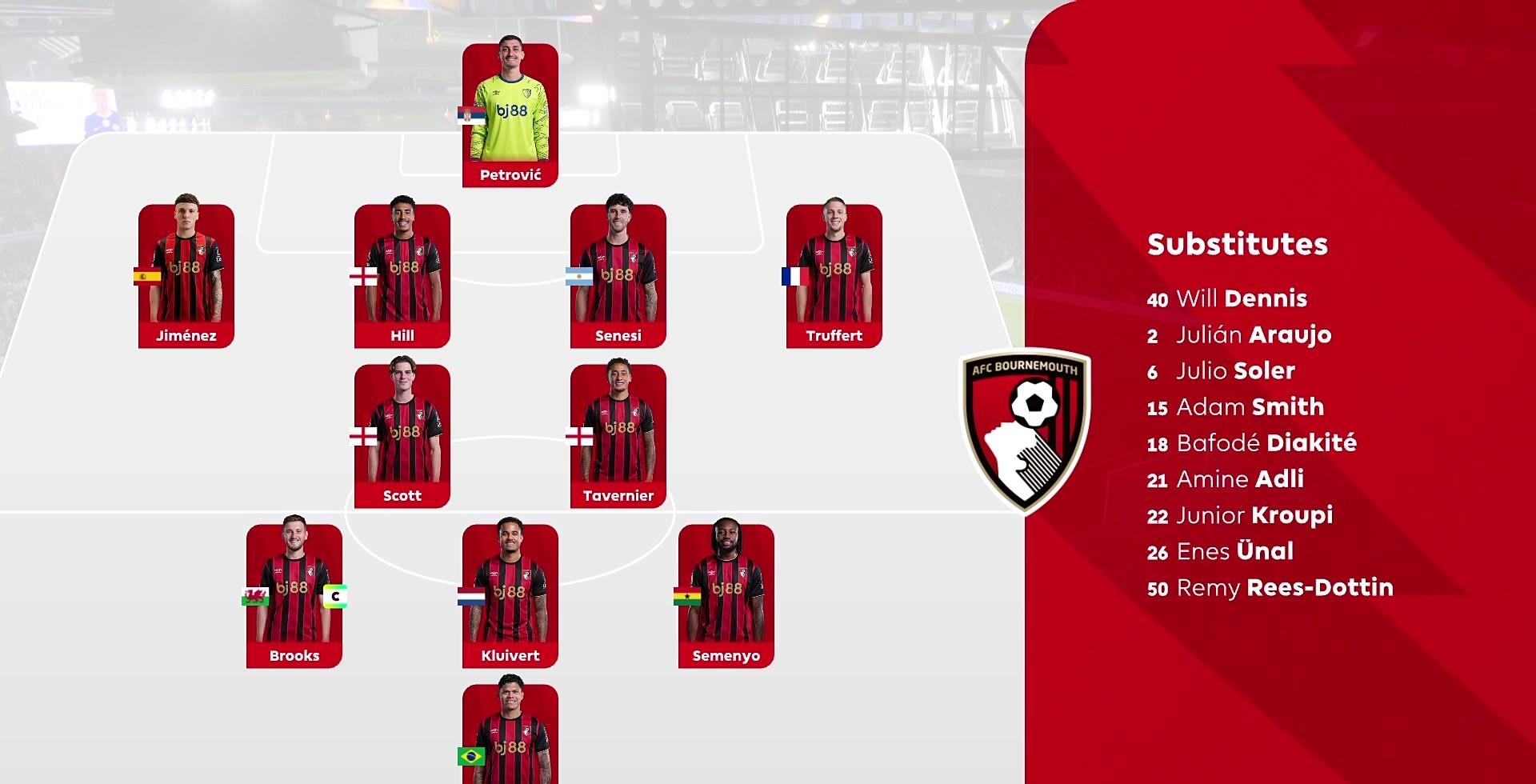Choose substitute Julián Araujo
This screenshot has height=784, width=1536.
[1239, 335]
